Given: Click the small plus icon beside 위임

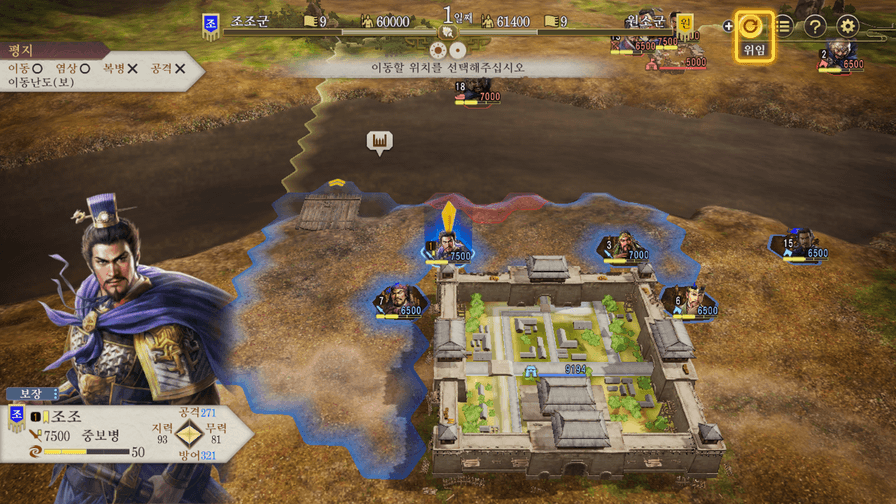Looking at the screenshot, I should click(728, 26).
